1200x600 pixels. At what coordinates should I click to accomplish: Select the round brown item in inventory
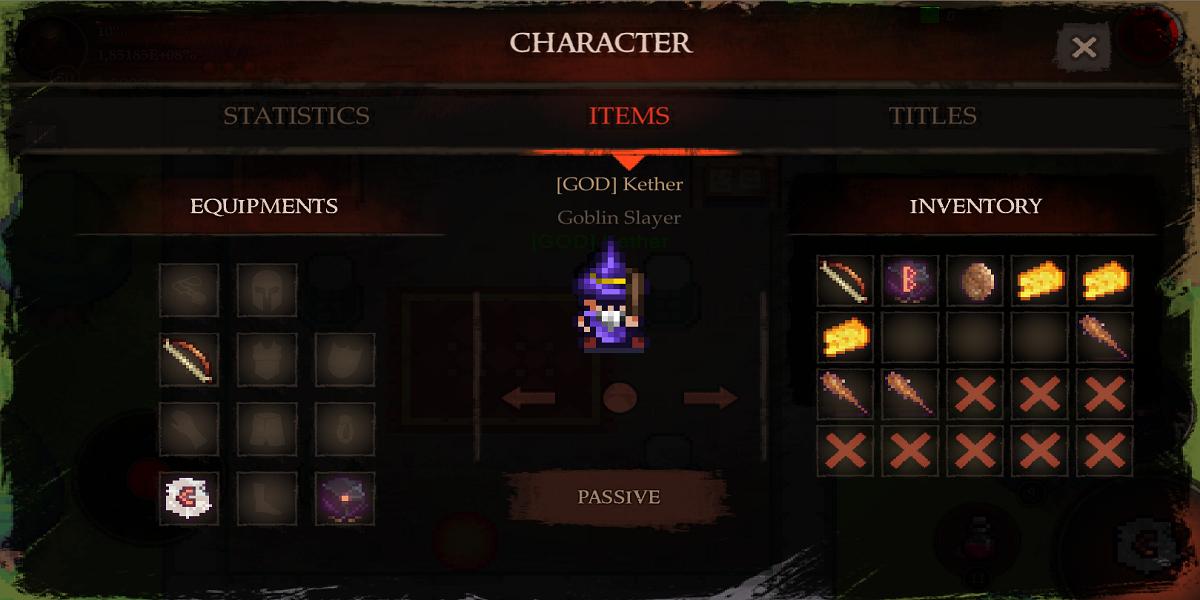point(975,280)
